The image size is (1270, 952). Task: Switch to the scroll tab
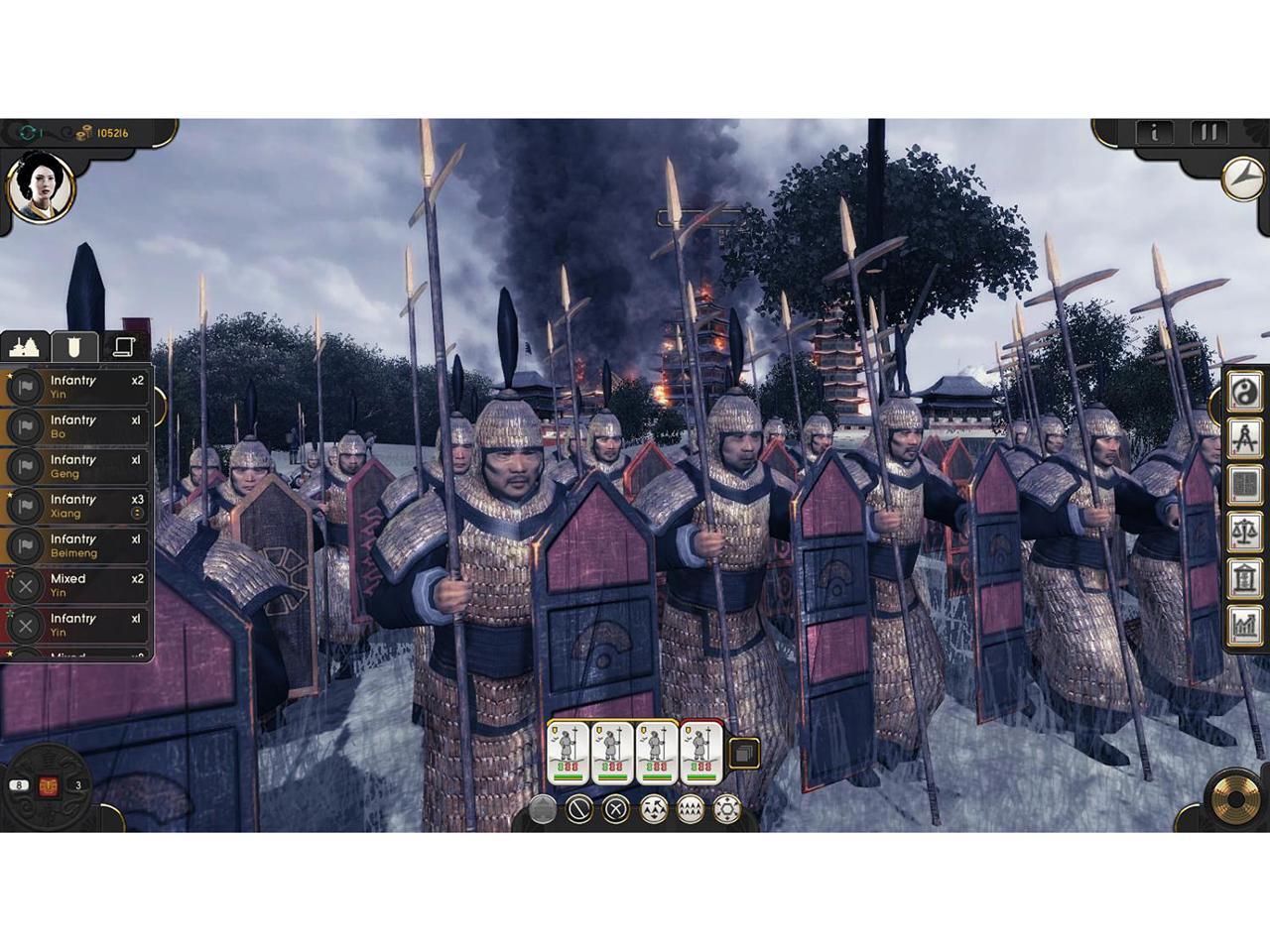click(124, 346)
